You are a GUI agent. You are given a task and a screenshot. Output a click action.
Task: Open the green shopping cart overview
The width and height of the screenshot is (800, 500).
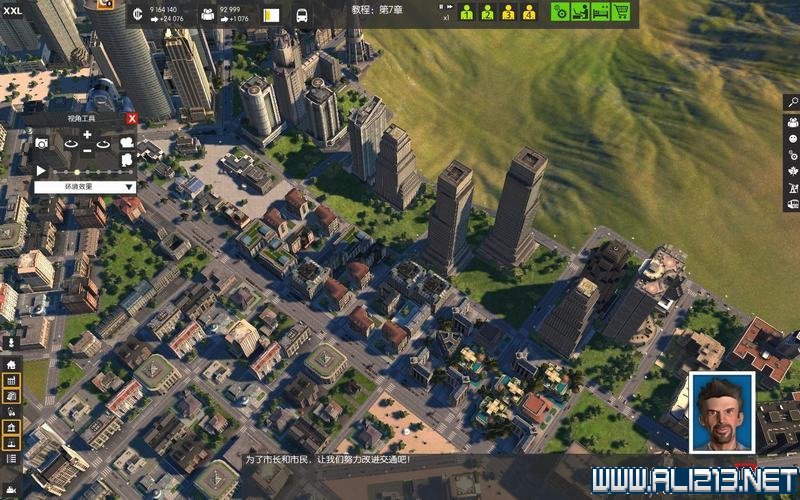point(621,13)
